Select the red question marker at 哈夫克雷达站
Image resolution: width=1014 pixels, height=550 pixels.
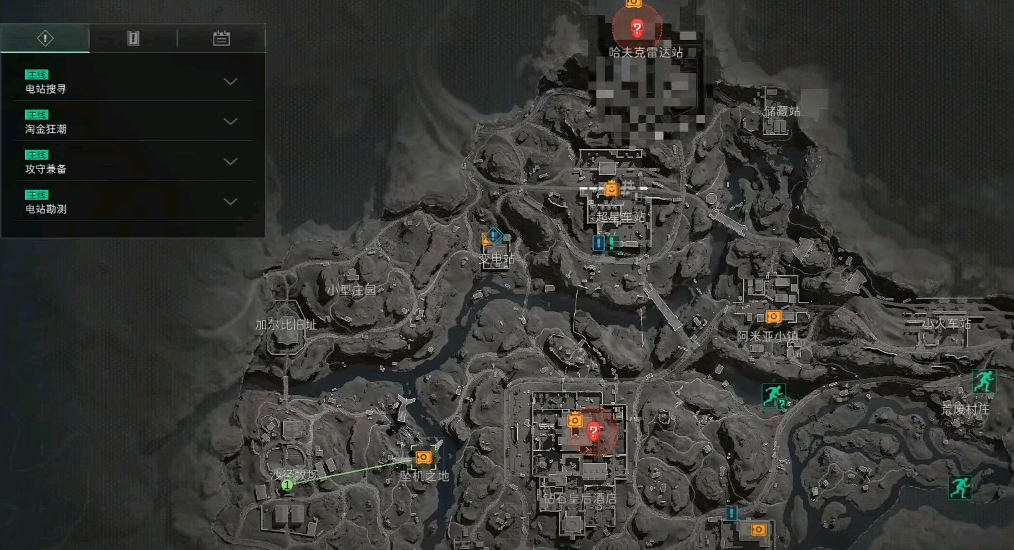pos(637,28)
